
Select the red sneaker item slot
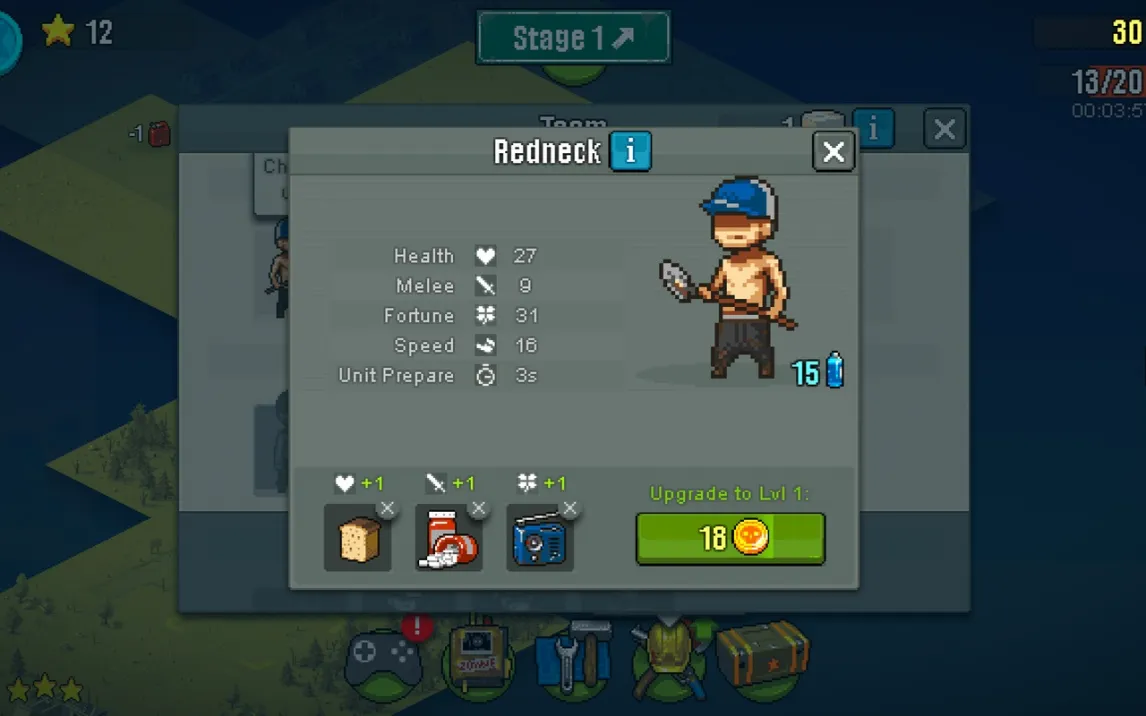click(448, 540)
